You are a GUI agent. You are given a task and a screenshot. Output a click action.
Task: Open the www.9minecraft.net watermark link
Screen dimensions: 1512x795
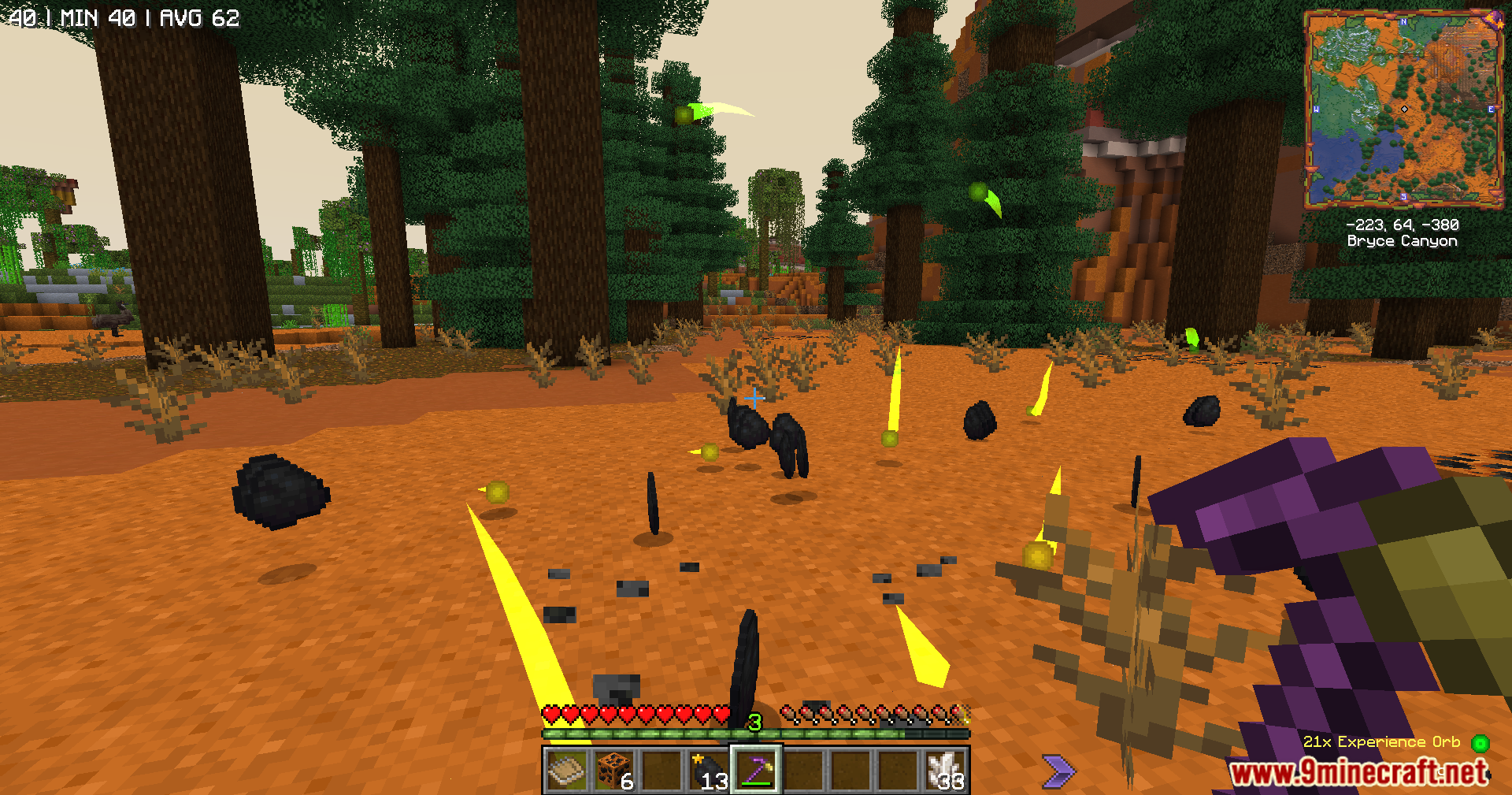[1359, 772]
